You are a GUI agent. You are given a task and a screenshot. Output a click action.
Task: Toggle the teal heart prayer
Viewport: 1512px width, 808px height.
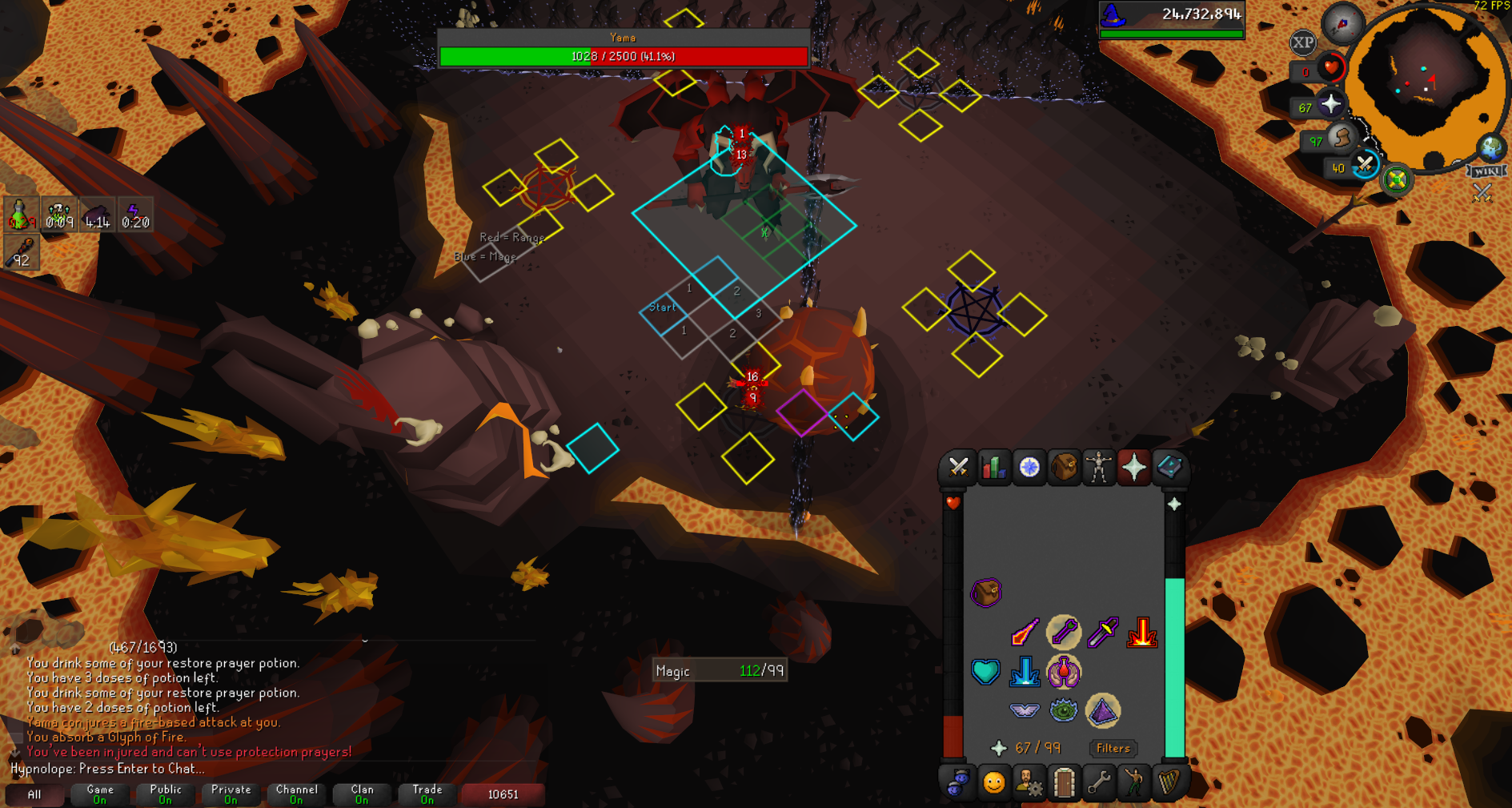pos(985,672)
